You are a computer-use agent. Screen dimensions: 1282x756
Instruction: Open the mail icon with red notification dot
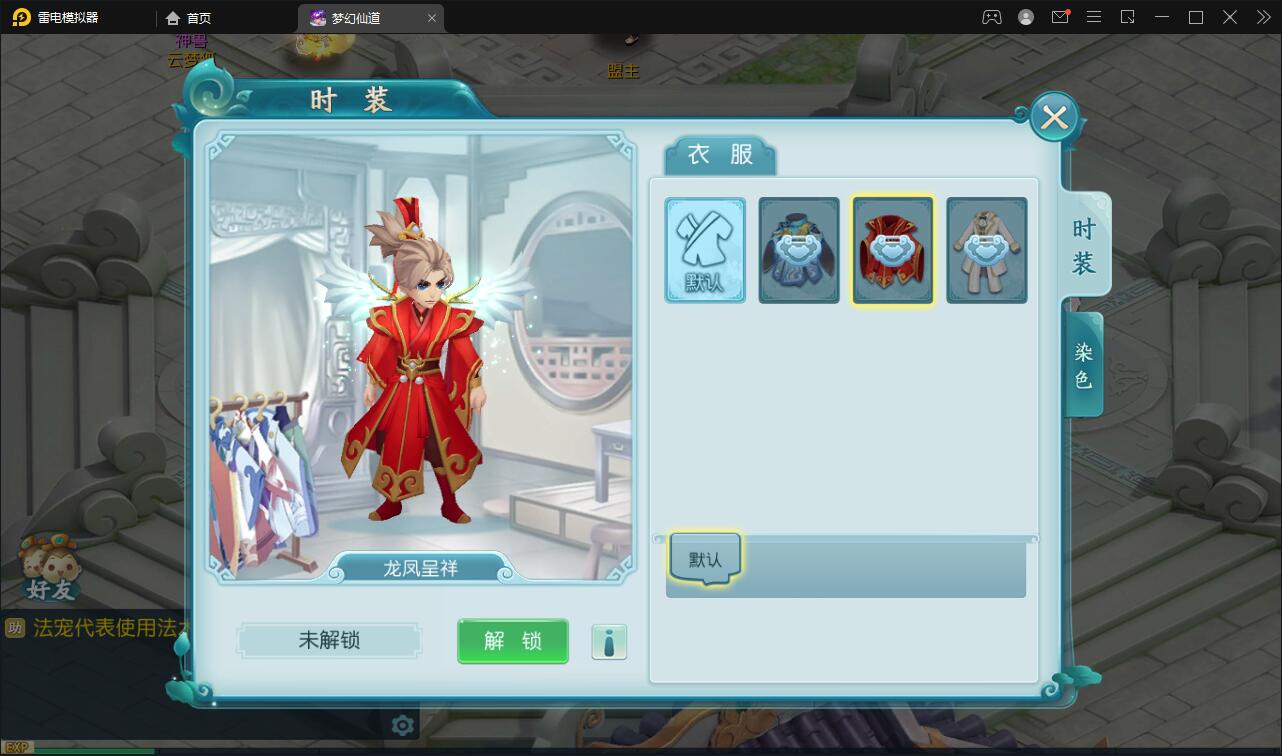click(1060, 17)
